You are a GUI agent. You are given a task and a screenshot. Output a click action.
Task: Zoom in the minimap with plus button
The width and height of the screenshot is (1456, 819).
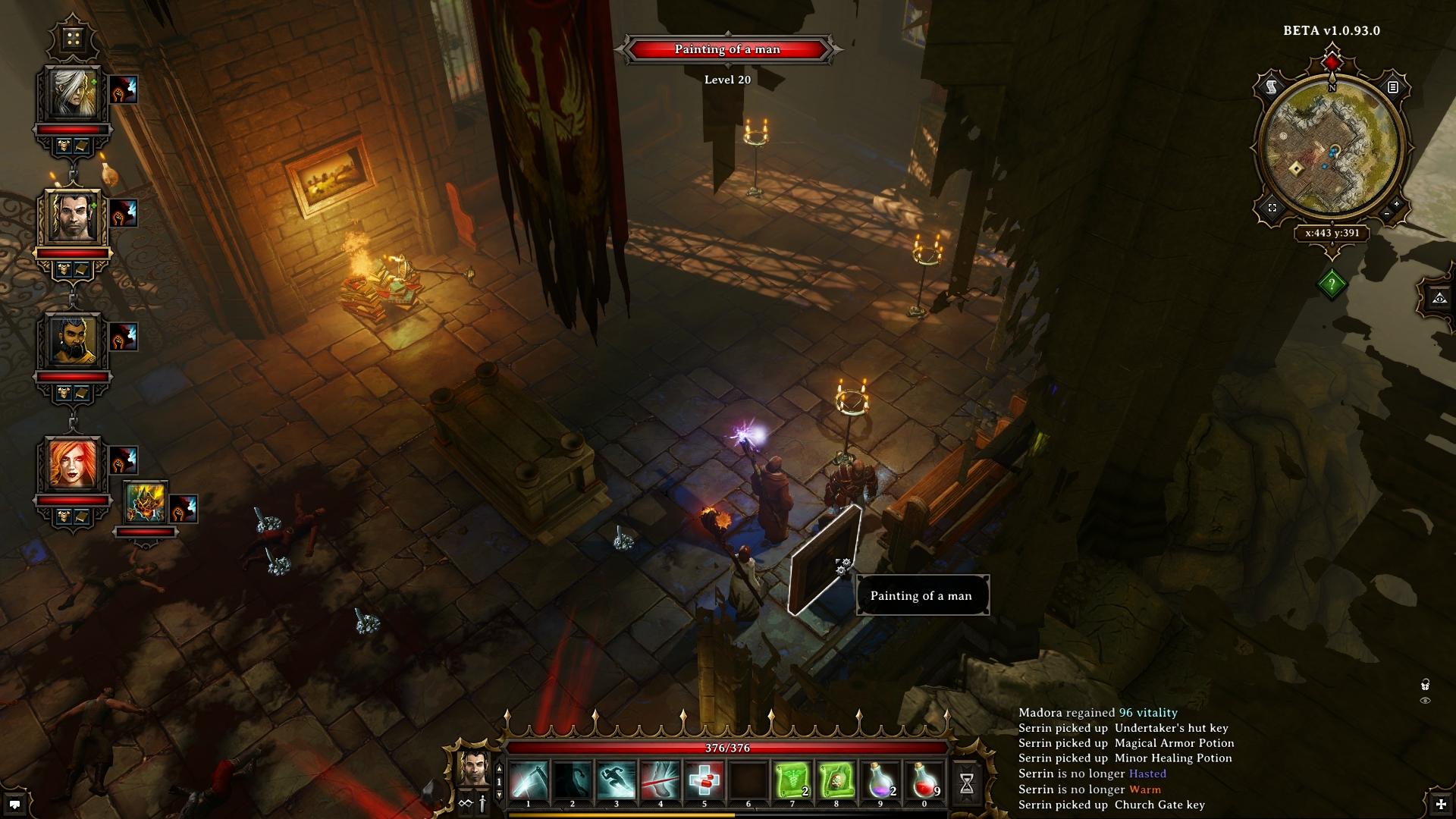1397,204
